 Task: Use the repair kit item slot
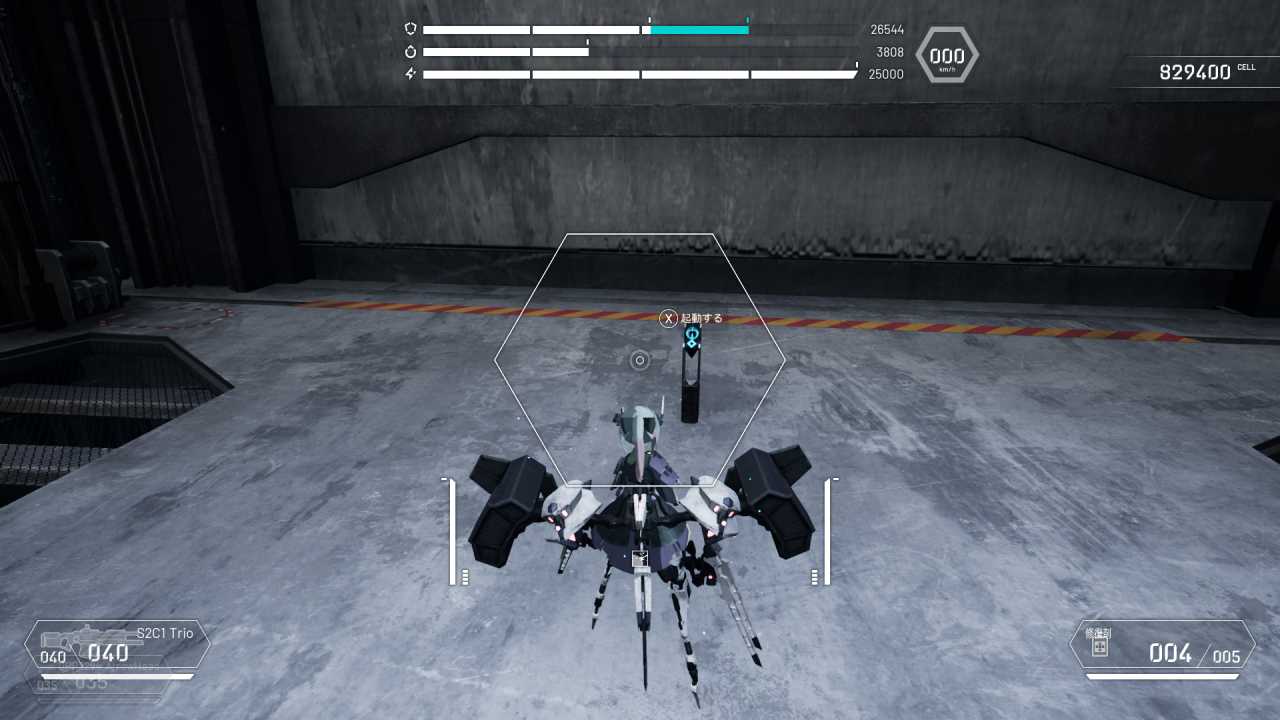[x=1162, y=645]
